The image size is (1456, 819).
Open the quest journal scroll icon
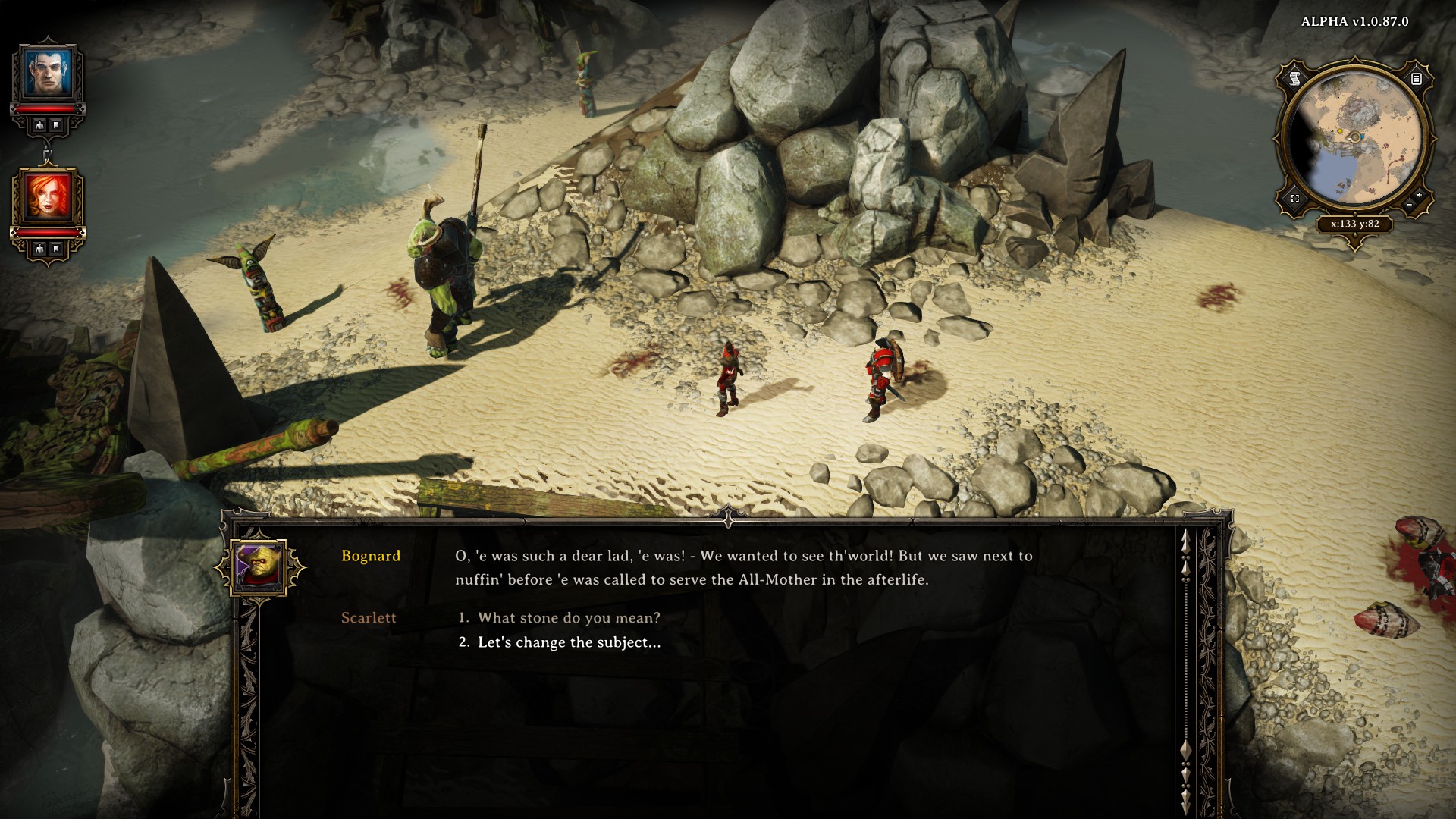[x=1295, y=78]
